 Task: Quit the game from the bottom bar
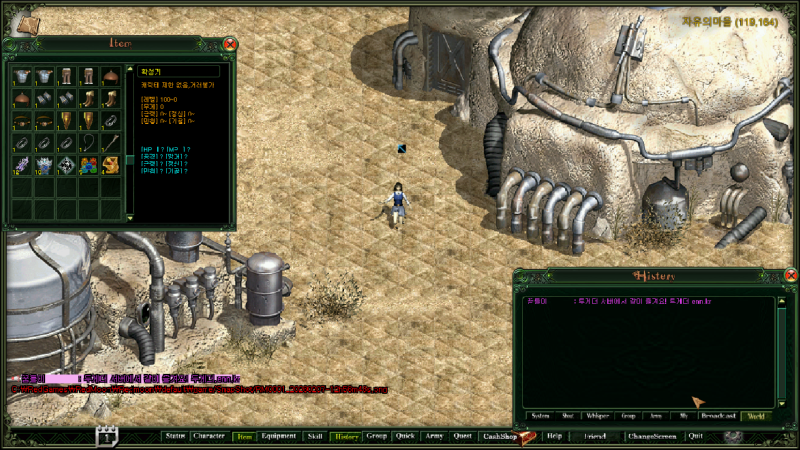pyautogui.click(x=696, y=437)
